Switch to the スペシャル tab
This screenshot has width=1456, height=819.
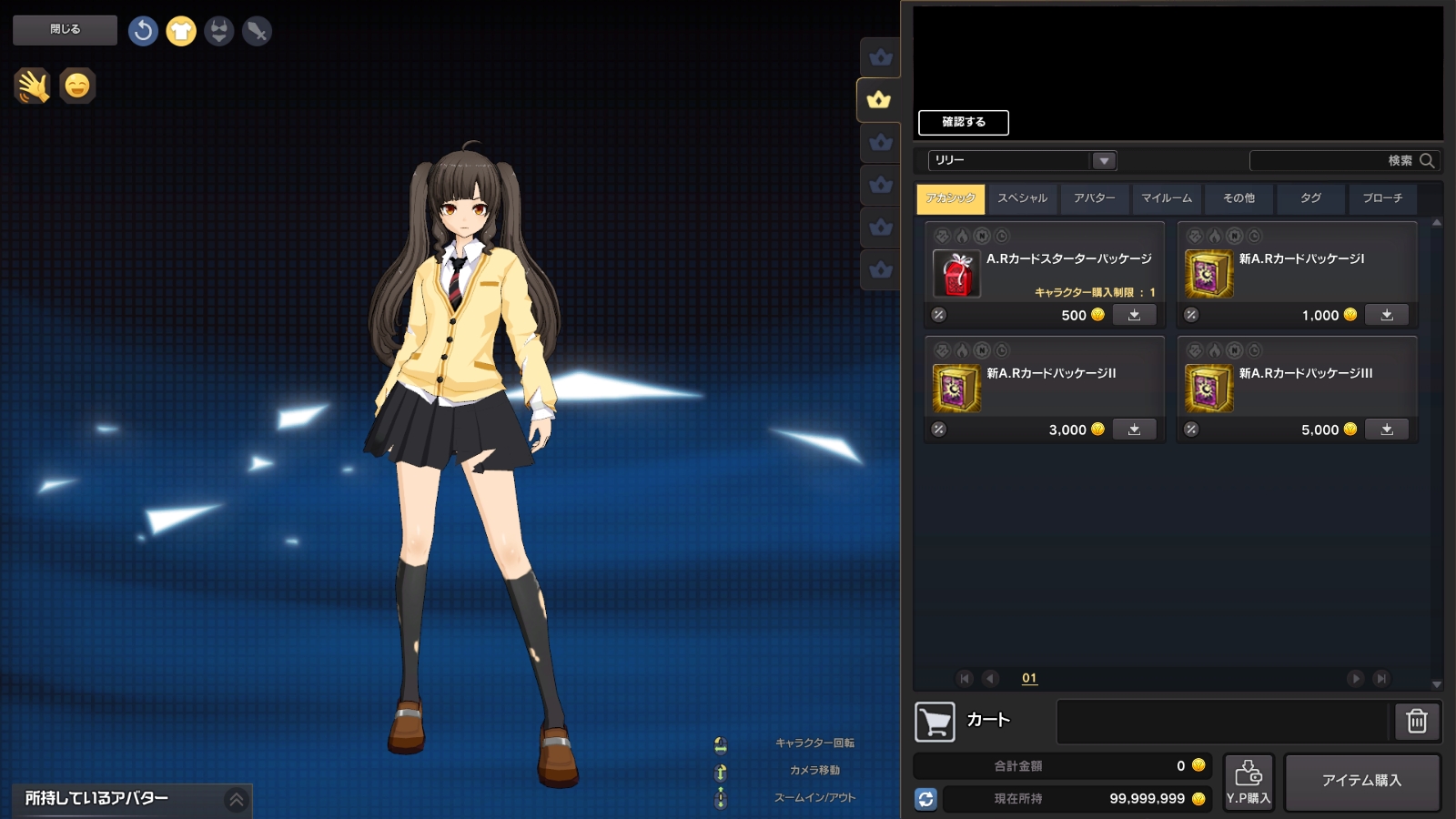tap(1022, 198)
